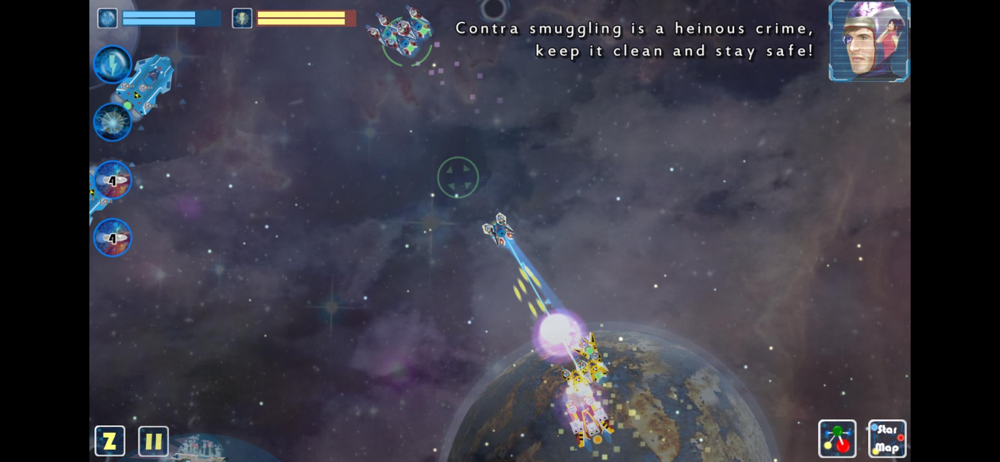Open the colored node network button

coord(837,438)
